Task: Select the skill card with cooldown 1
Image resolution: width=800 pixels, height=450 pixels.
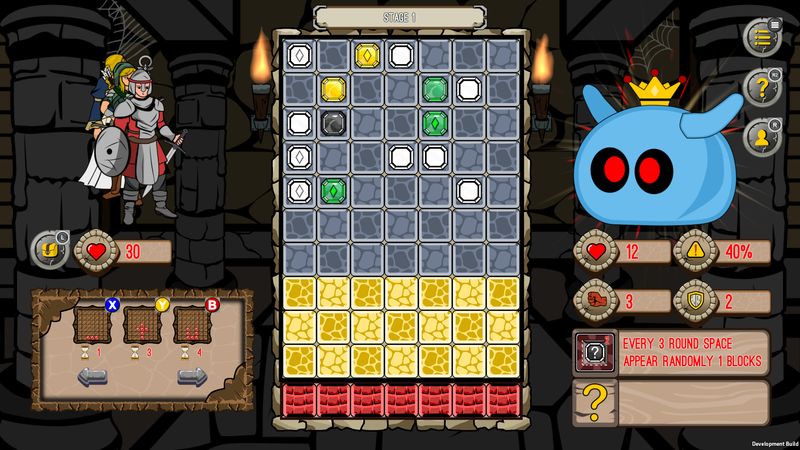Action: (x=92, y=325)
